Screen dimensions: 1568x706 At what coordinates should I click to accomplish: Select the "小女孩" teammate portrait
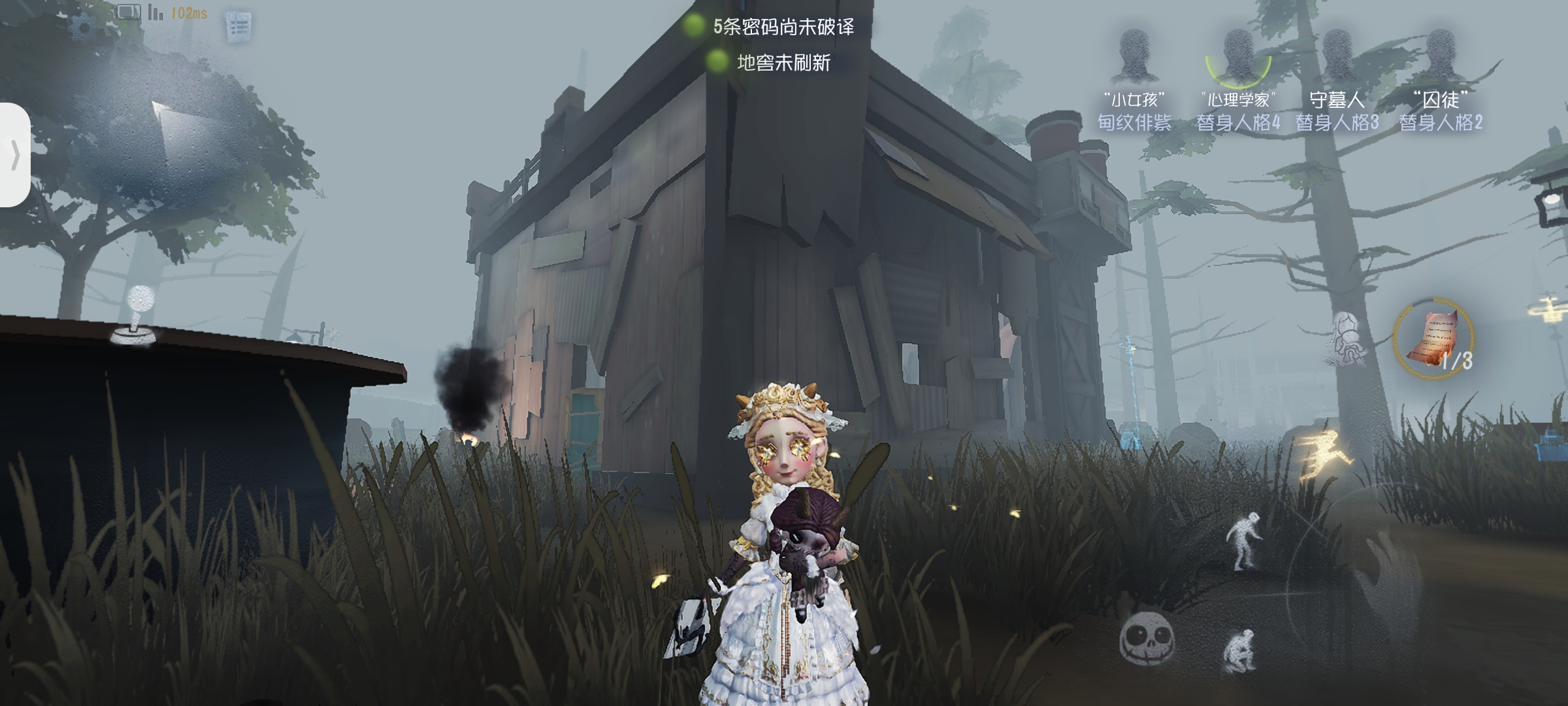click(1134, 56)
